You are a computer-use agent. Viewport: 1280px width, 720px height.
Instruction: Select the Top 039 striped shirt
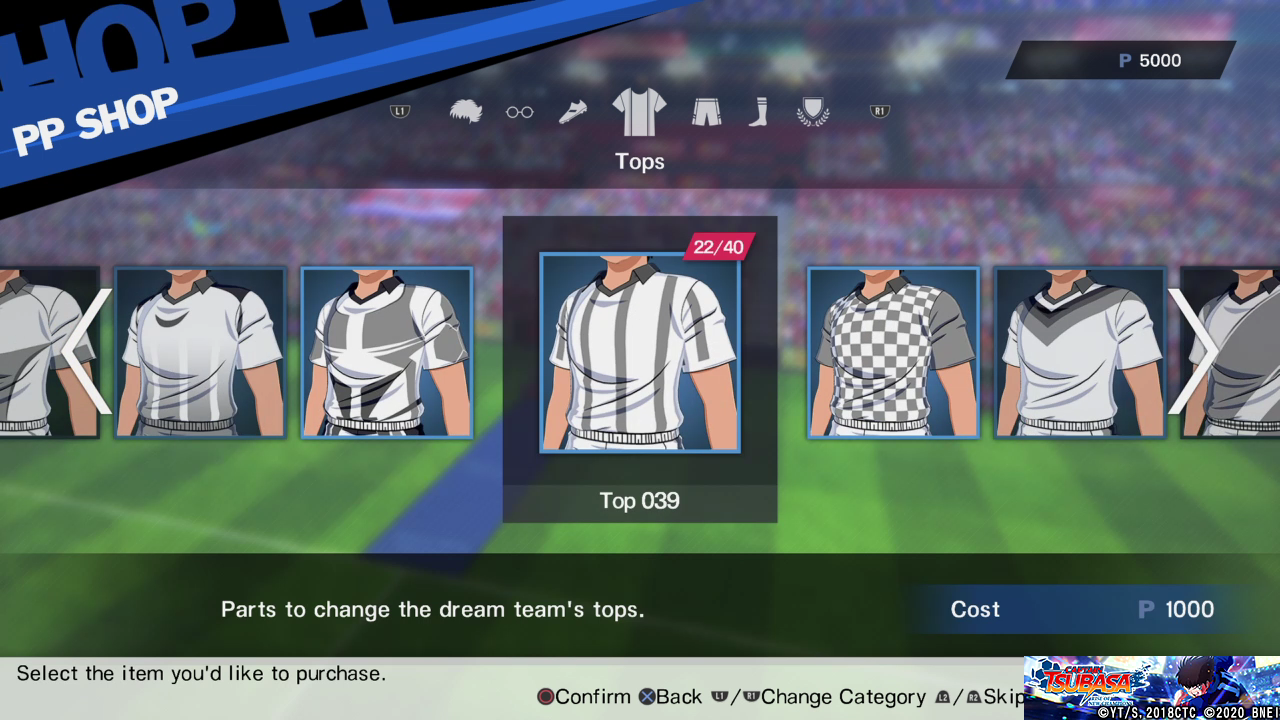click(640, 352)
